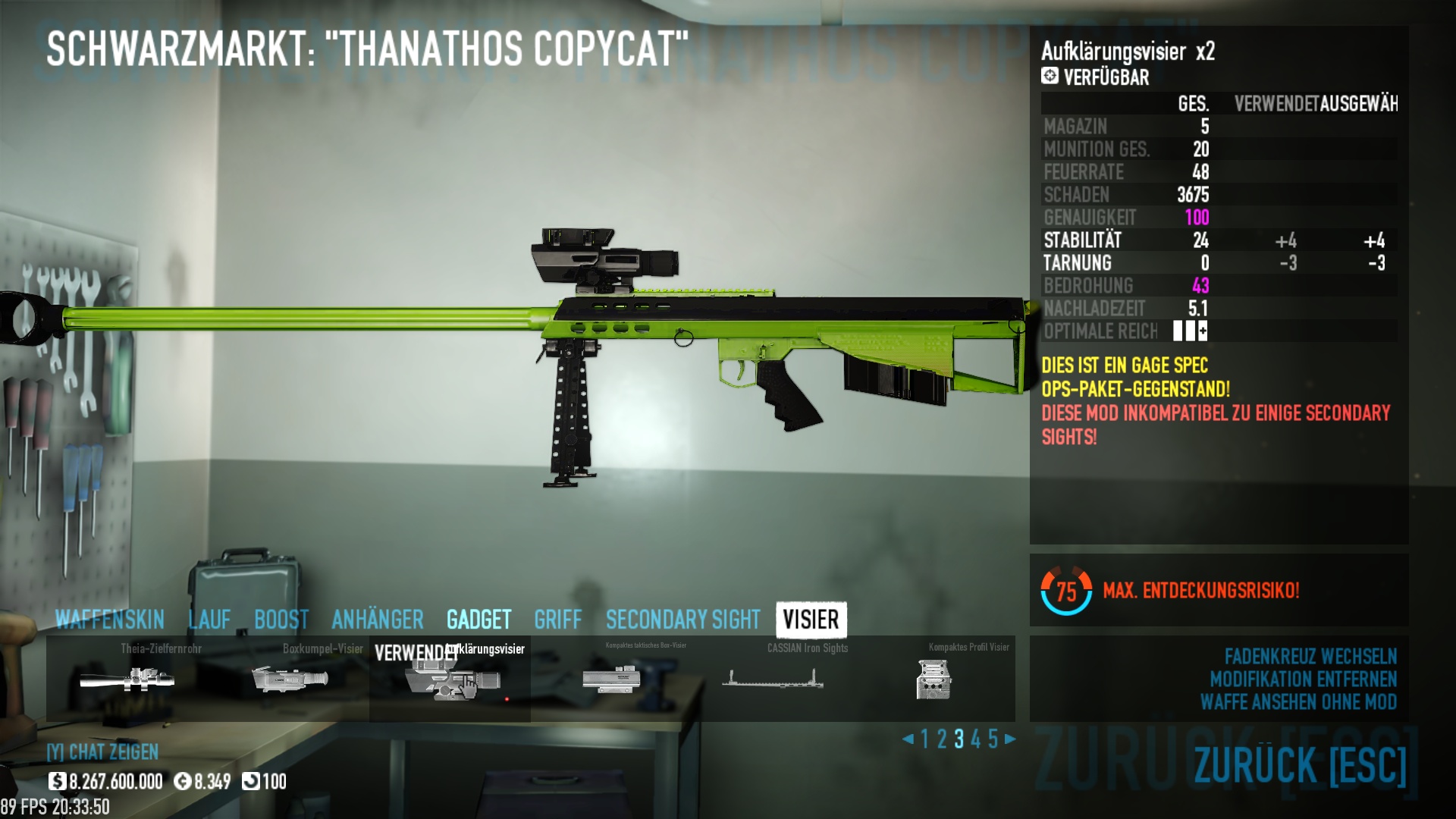Click Waffe ansehen ohne Mod

click(x=1298, y=702)
